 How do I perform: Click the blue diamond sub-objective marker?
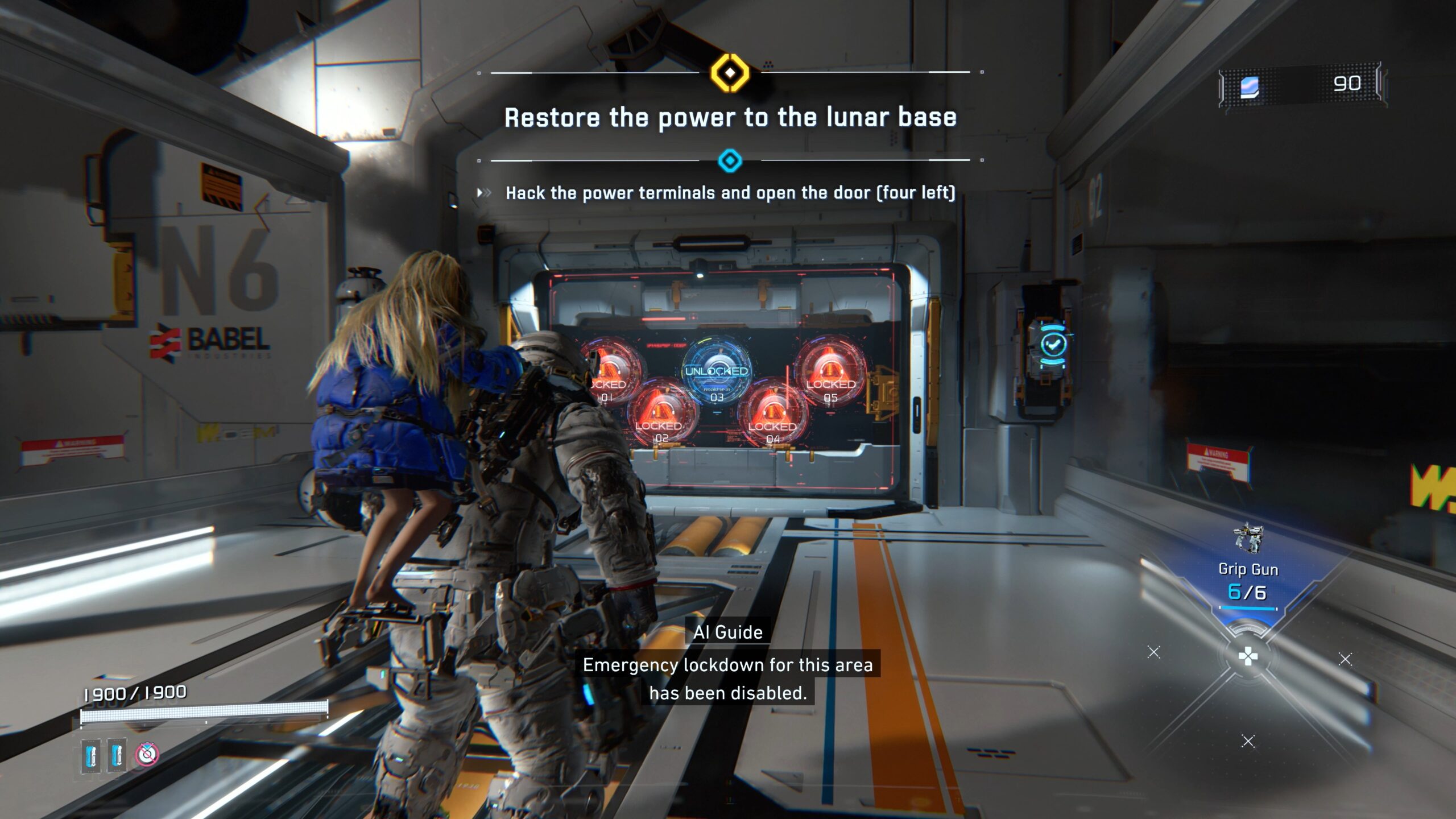point(730,160)
